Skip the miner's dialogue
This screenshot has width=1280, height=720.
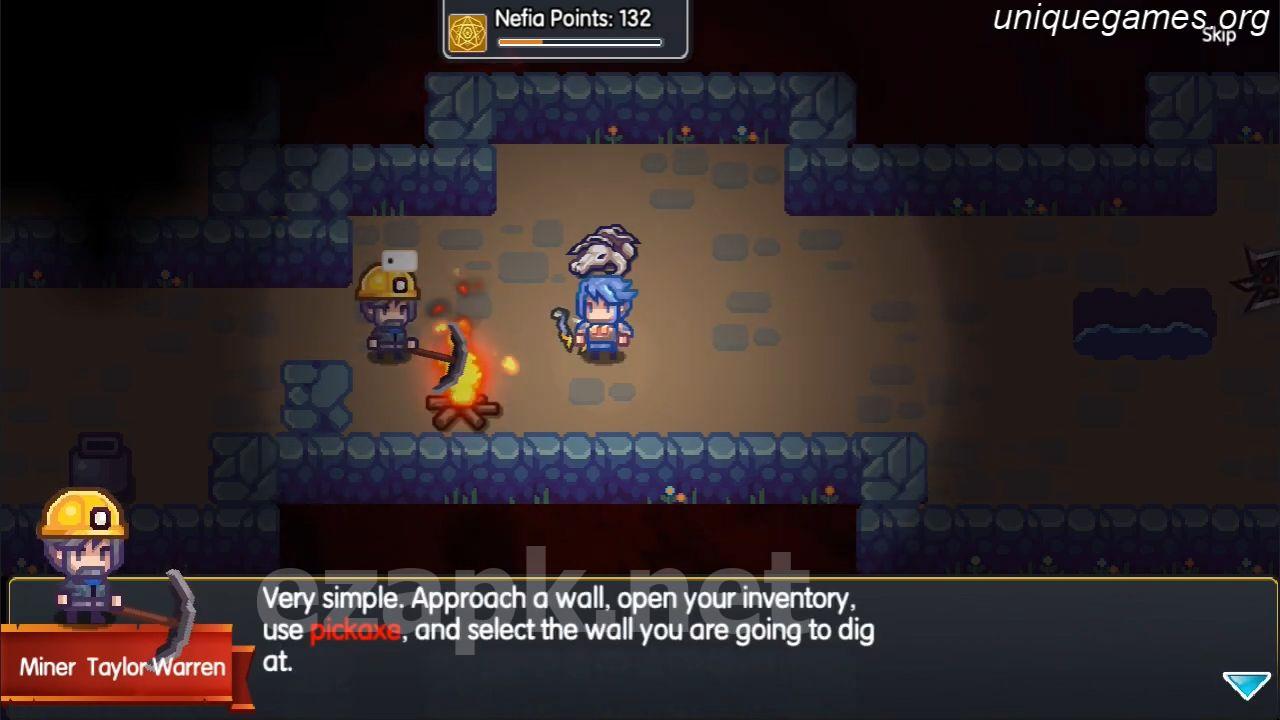click(1219, 36)
